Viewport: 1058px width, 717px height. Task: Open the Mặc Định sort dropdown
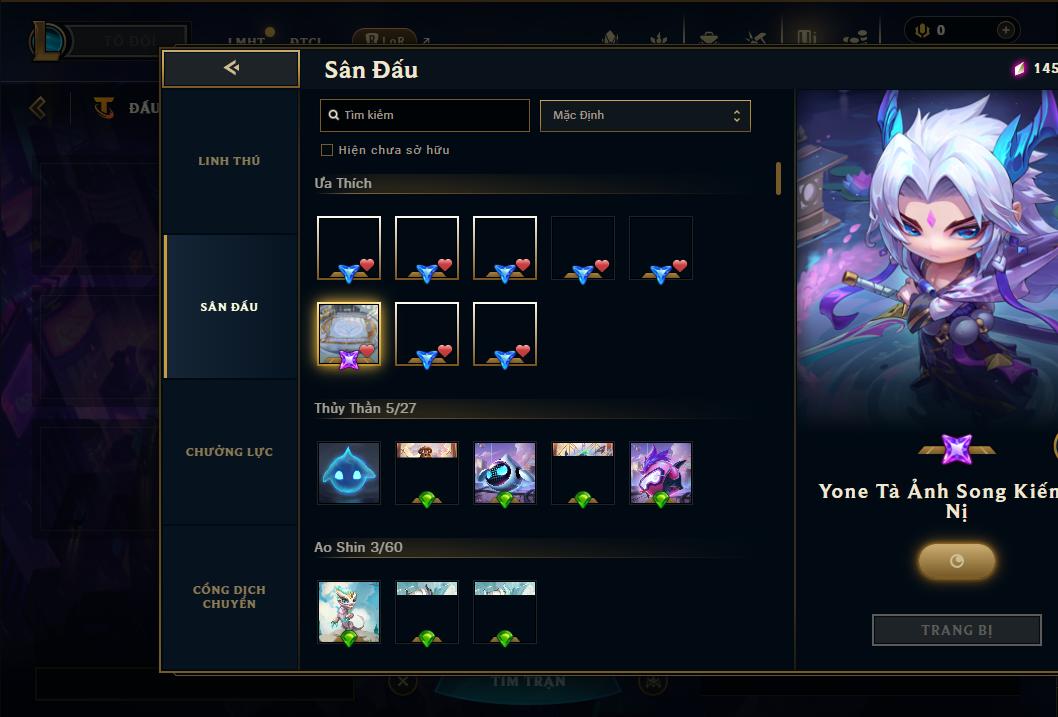[x=645, y=115]
